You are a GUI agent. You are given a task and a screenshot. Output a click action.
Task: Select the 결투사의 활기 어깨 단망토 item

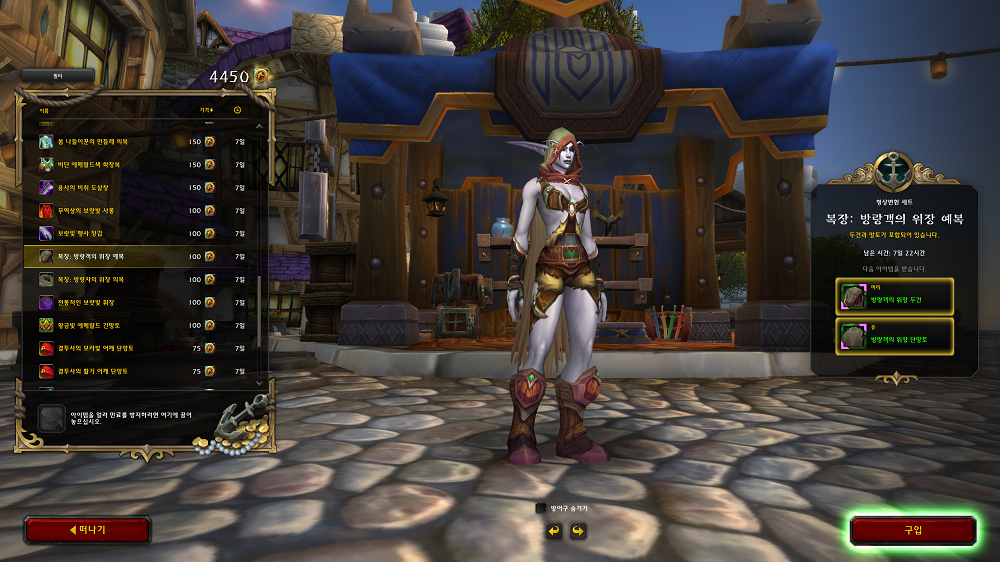(140, 371)
